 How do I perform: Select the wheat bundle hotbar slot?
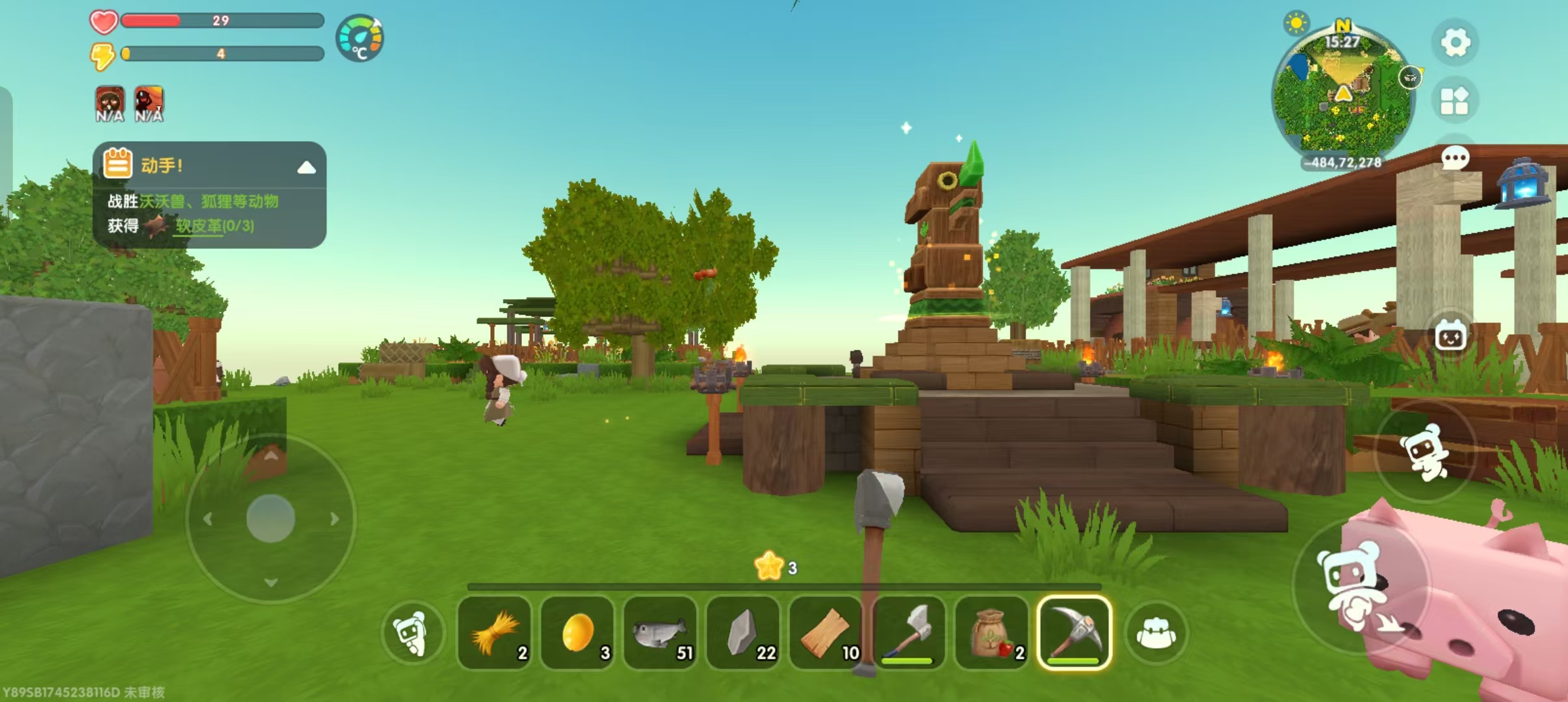coord(495,632)
